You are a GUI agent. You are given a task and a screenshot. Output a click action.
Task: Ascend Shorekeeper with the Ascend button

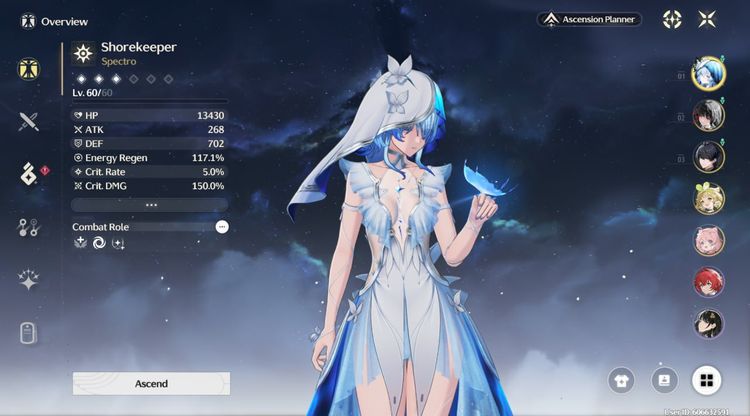click(x=151, y=383)
